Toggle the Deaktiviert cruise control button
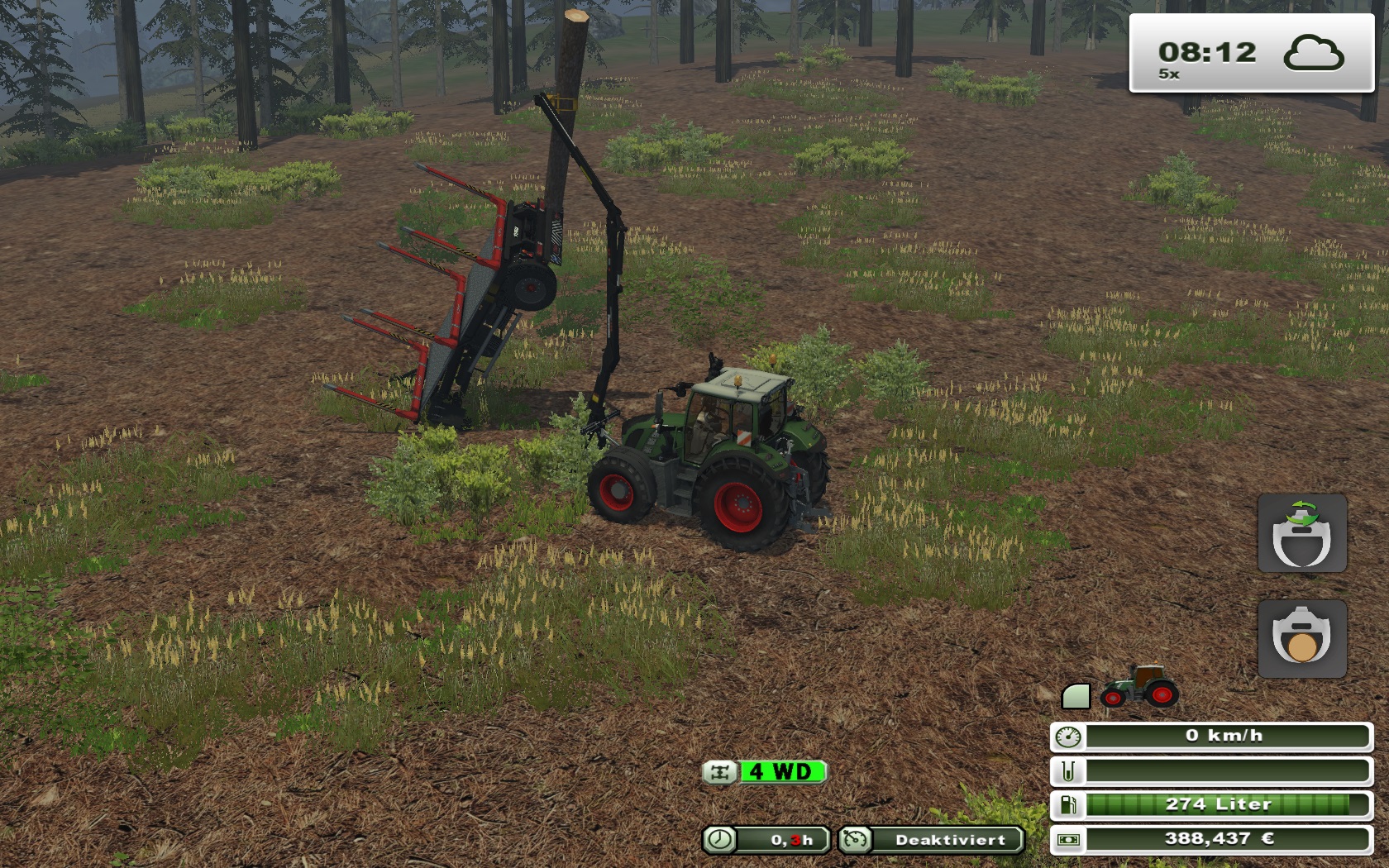 point(932,840)
